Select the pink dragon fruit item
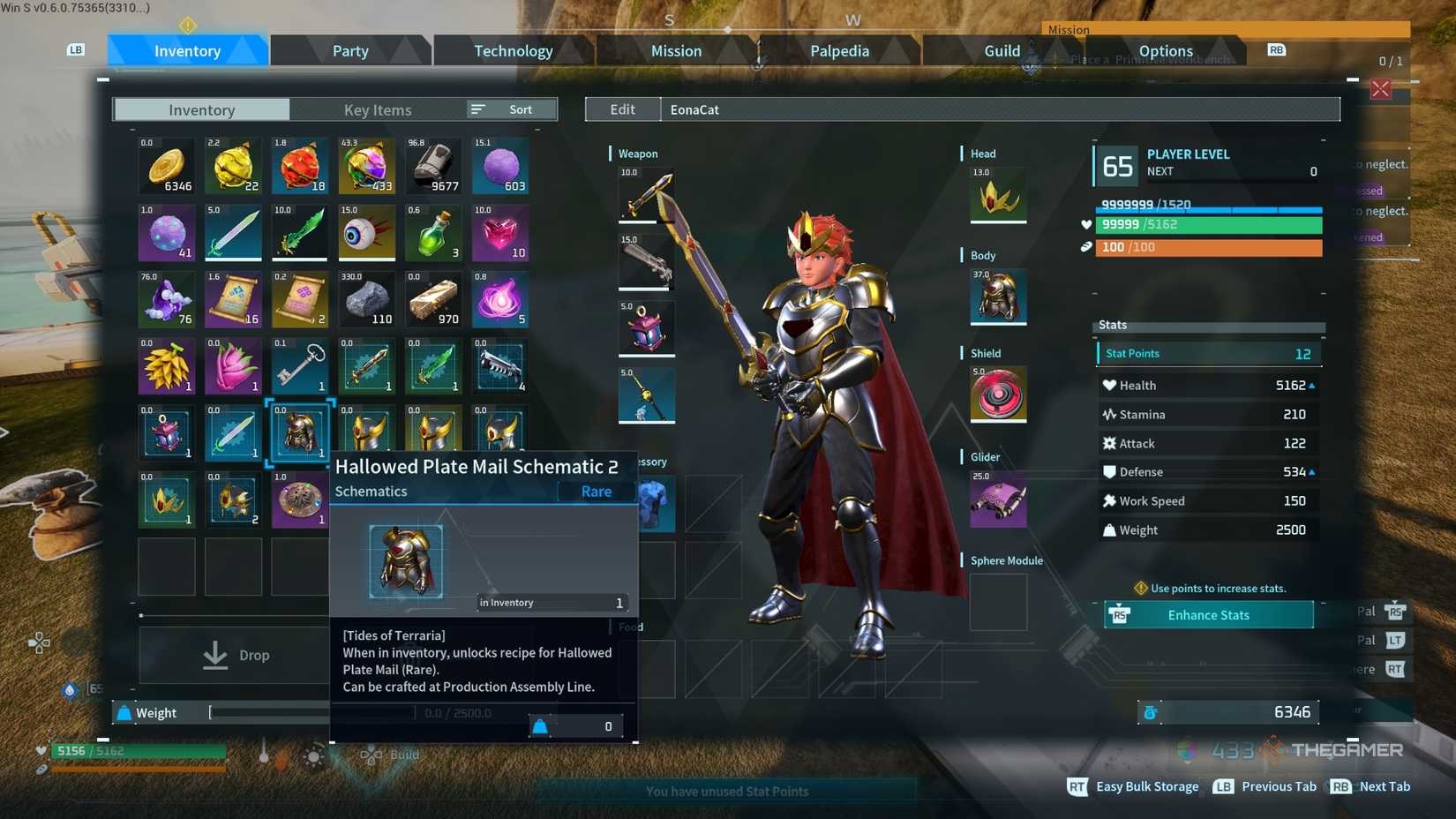This screenshot has height=819, width=1456. (233, 365)
